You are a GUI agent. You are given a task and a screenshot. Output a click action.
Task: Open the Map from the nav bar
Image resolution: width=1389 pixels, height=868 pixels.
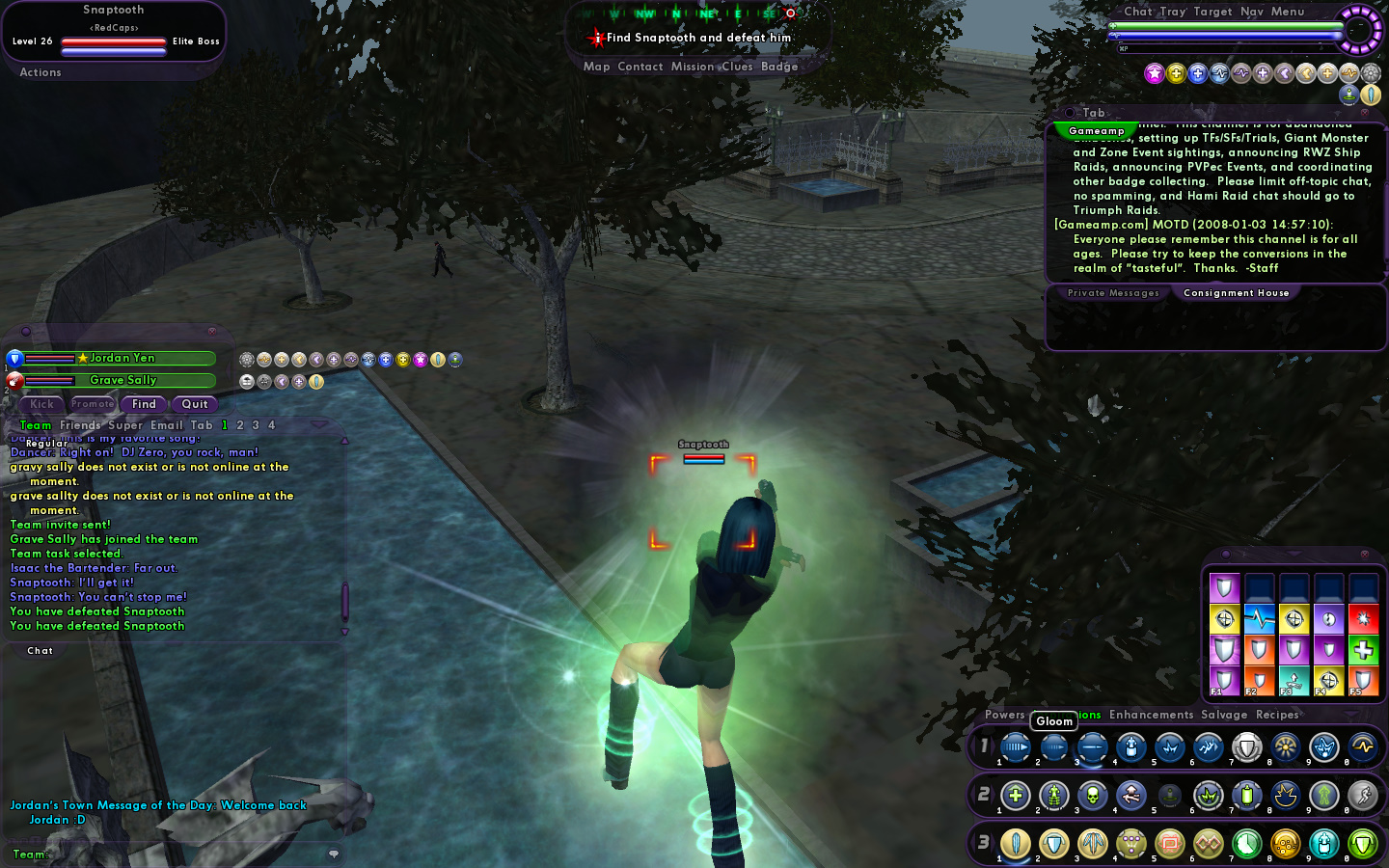click(596, 67)
